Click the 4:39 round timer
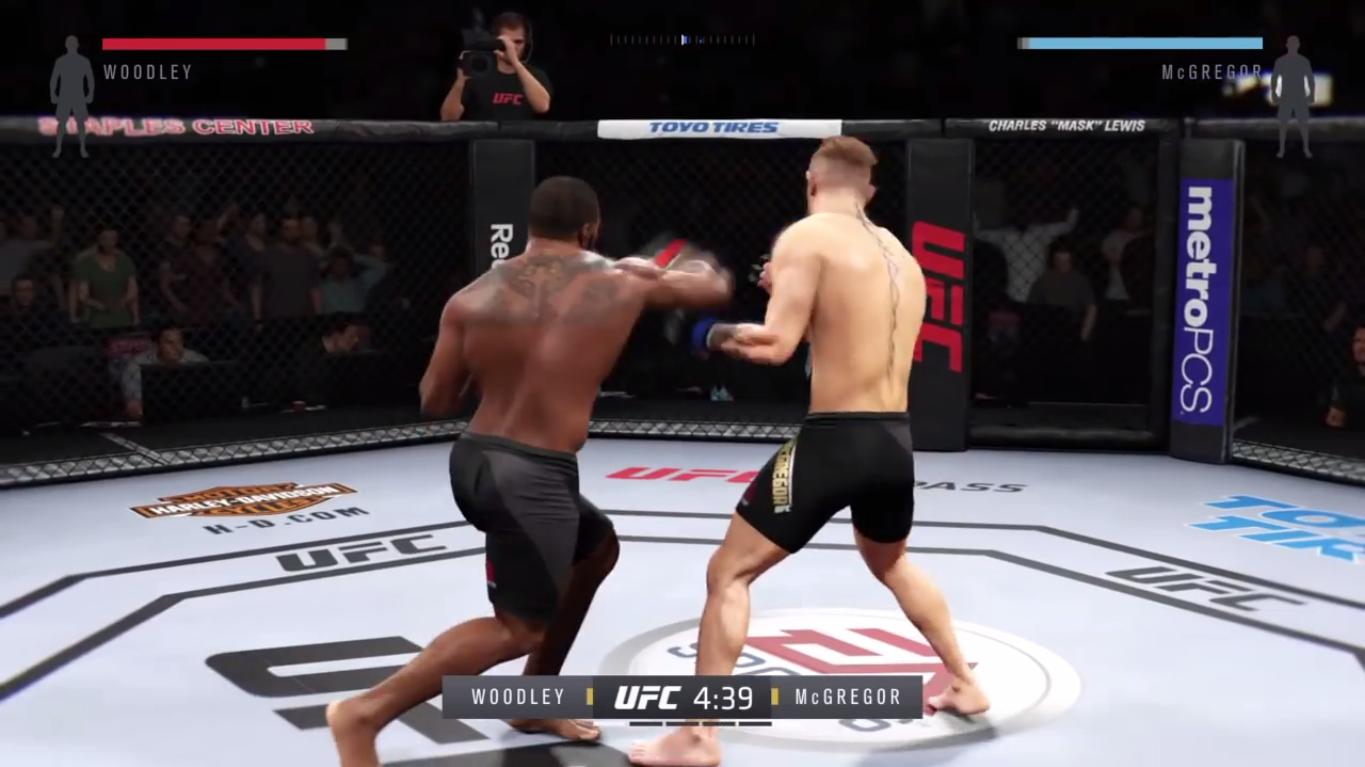Screen dimensions: 1365x767 tap(723, 697)
